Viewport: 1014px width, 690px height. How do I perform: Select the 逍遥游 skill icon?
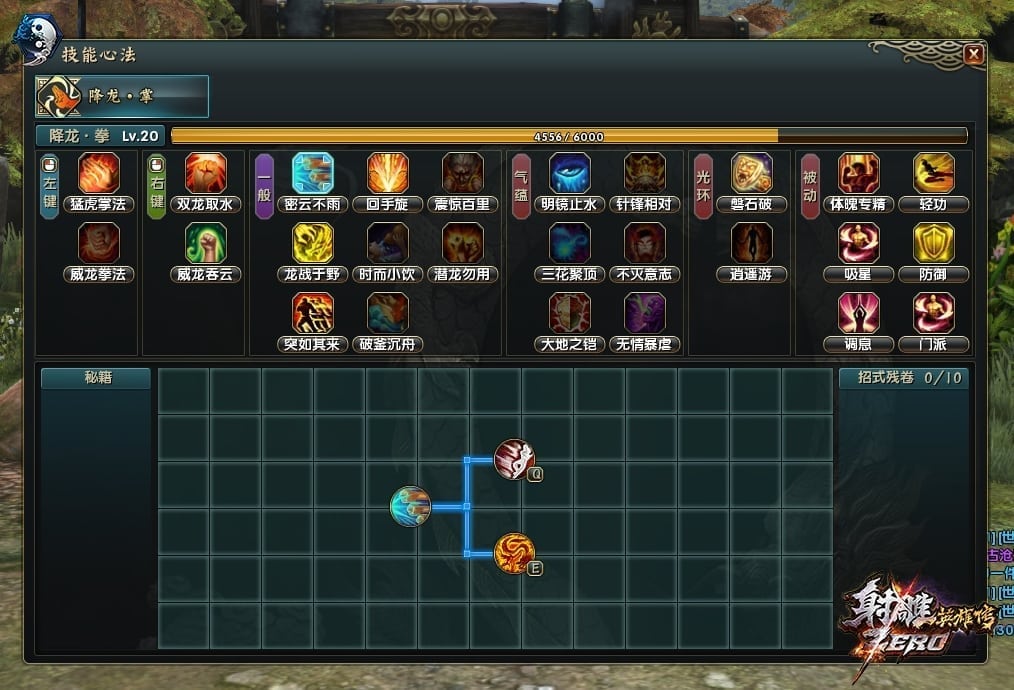click(x=752, y=243)
